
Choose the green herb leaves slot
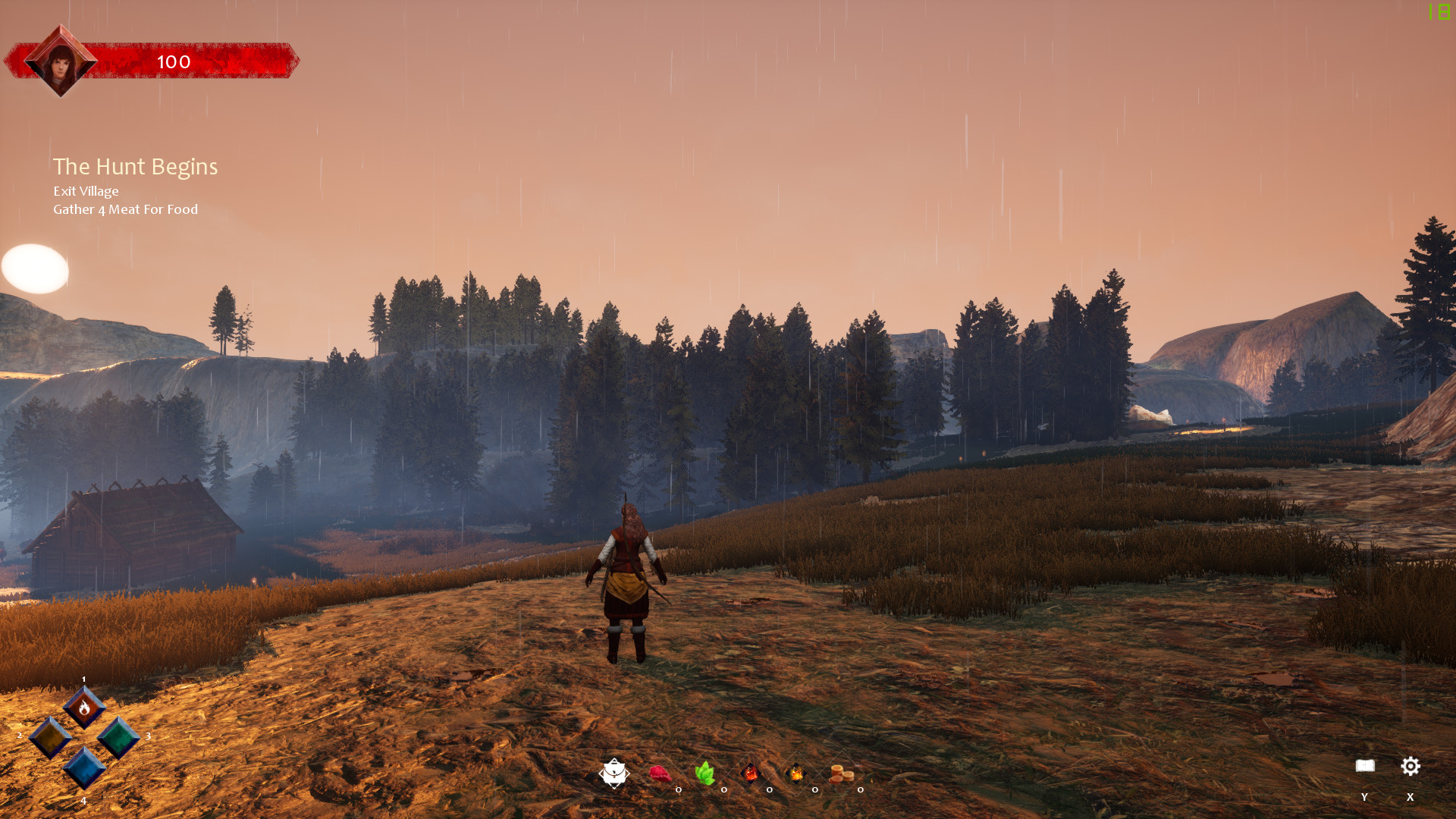pyautogui.click(x=705, y=773)
